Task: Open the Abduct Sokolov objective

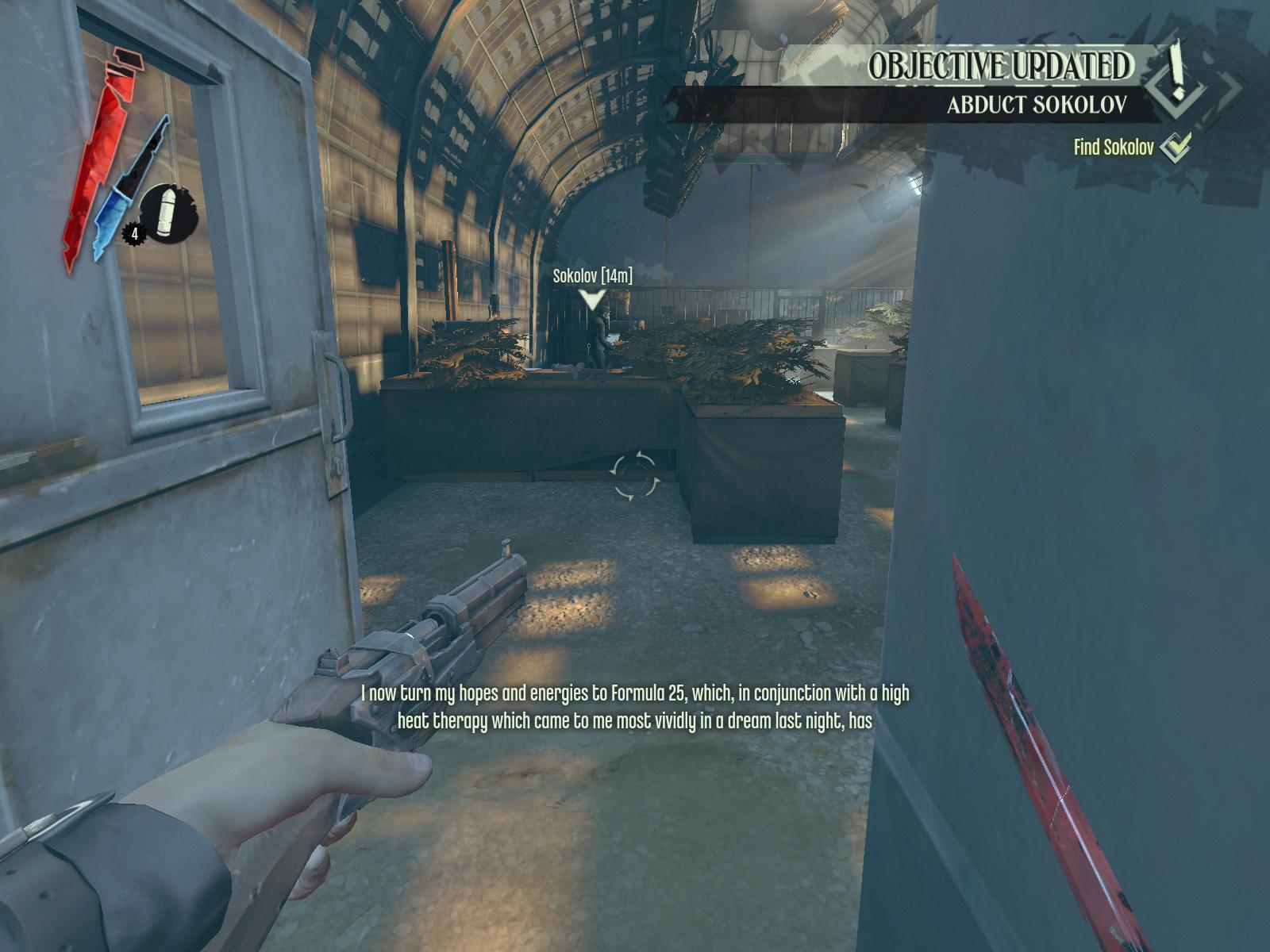Action: click(1037, 105)
